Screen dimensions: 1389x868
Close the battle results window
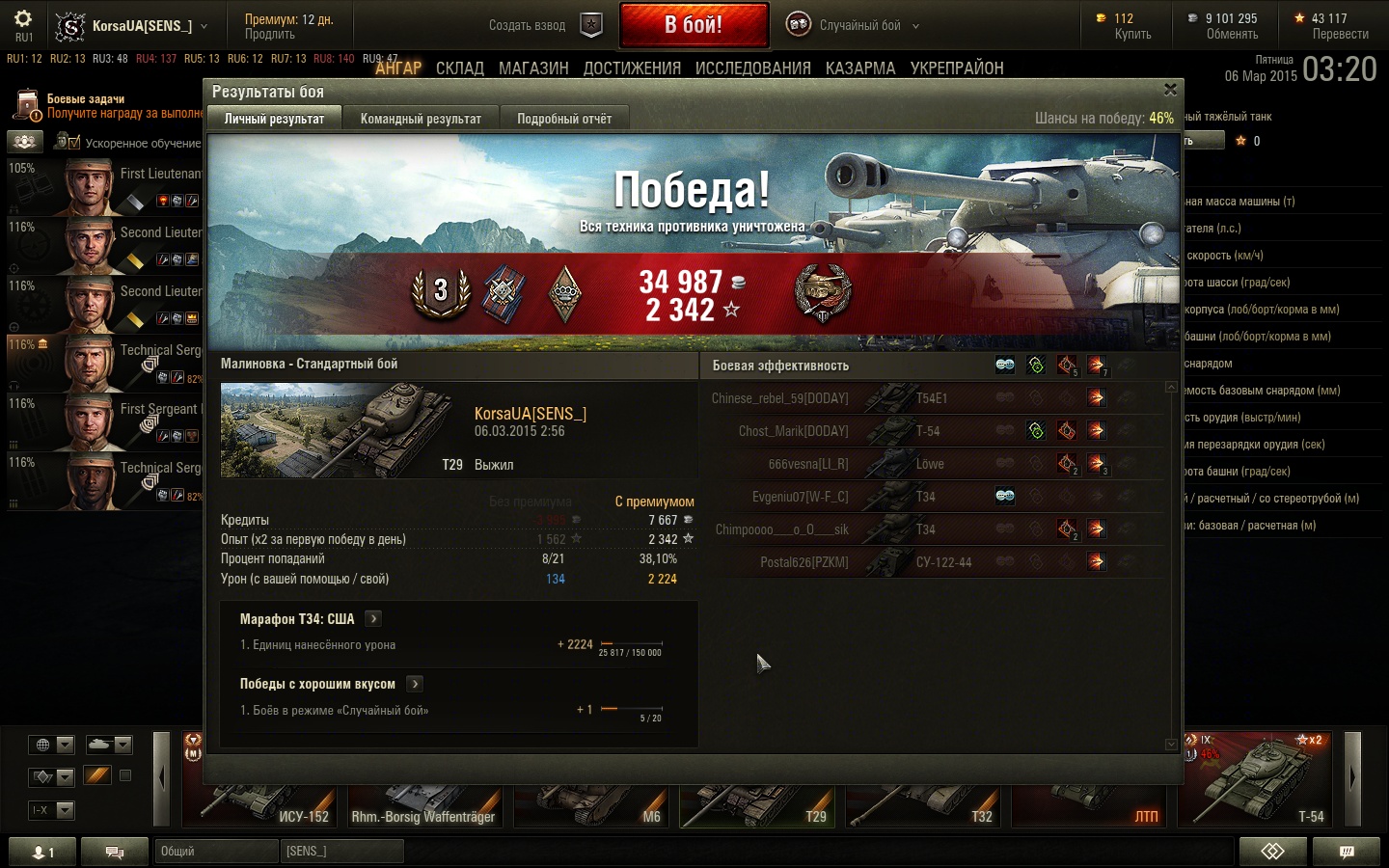coord(1170,90)
